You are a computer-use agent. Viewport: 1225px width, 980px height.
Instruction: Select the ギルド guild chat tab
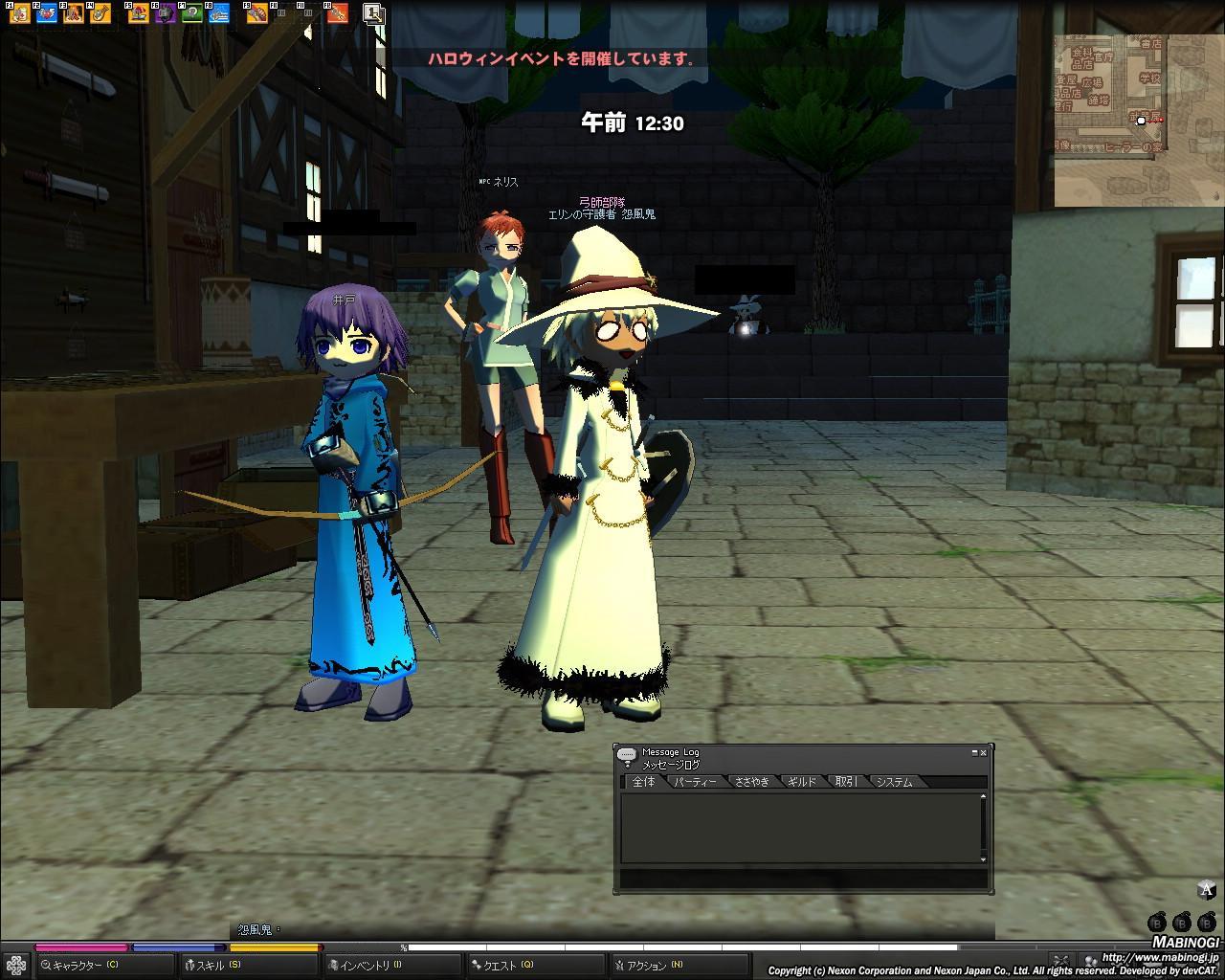click(x=802, y=782)
